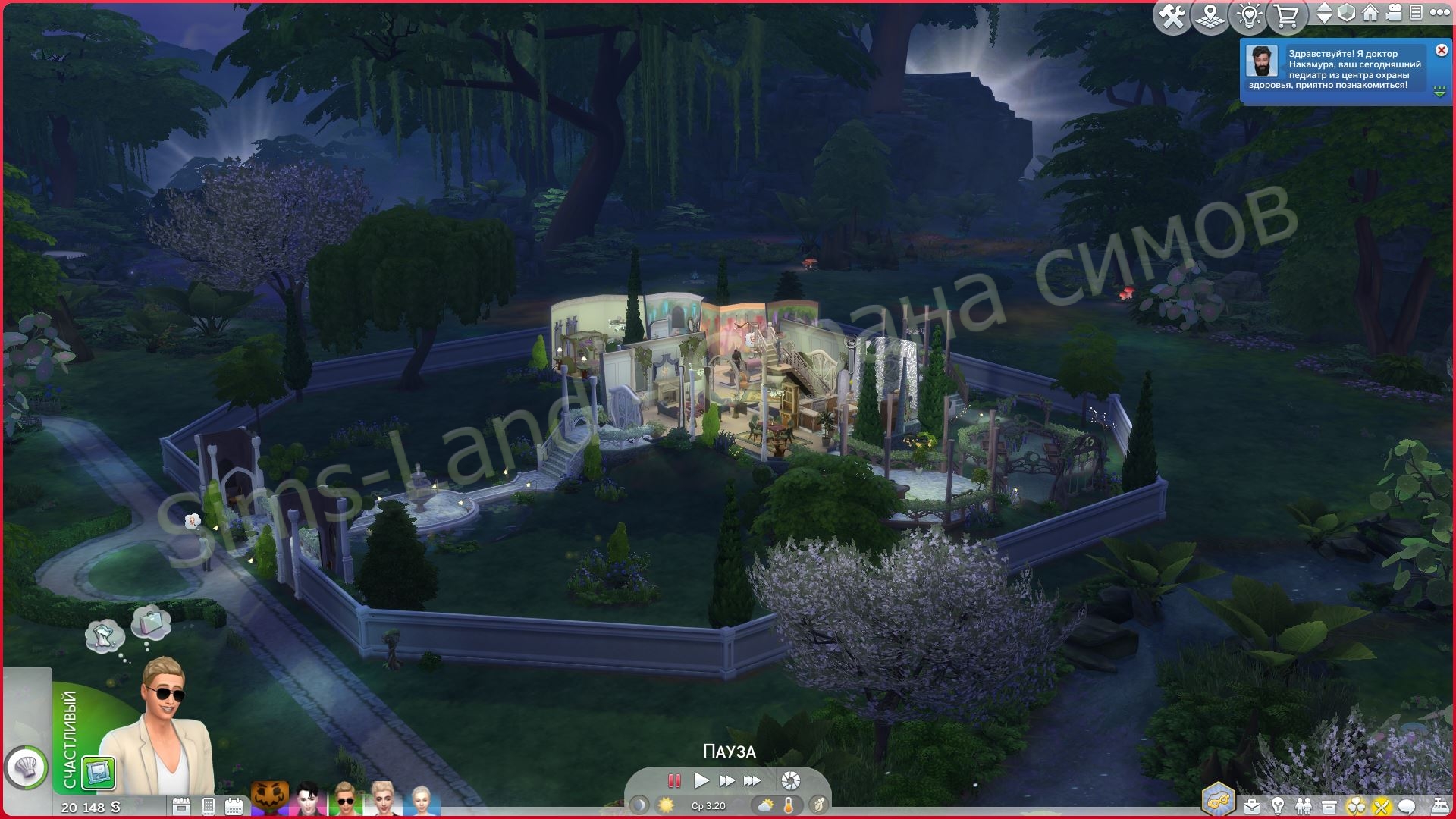
Task: Open Build Mode with the hammer and wrench icon
Action: tap(1171, 14)
